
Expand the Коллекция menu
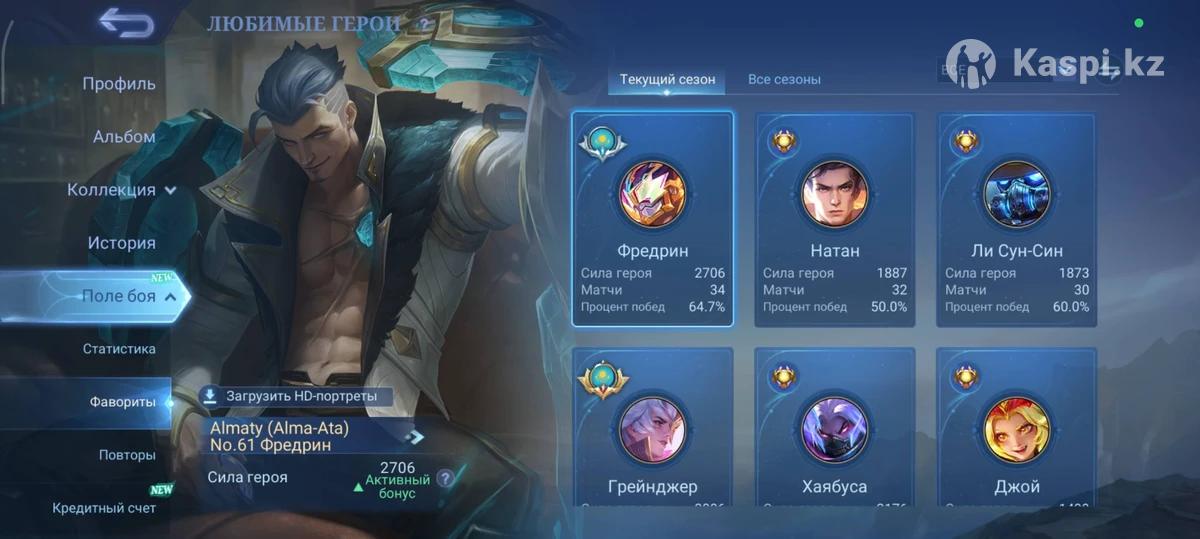(121, 190)
